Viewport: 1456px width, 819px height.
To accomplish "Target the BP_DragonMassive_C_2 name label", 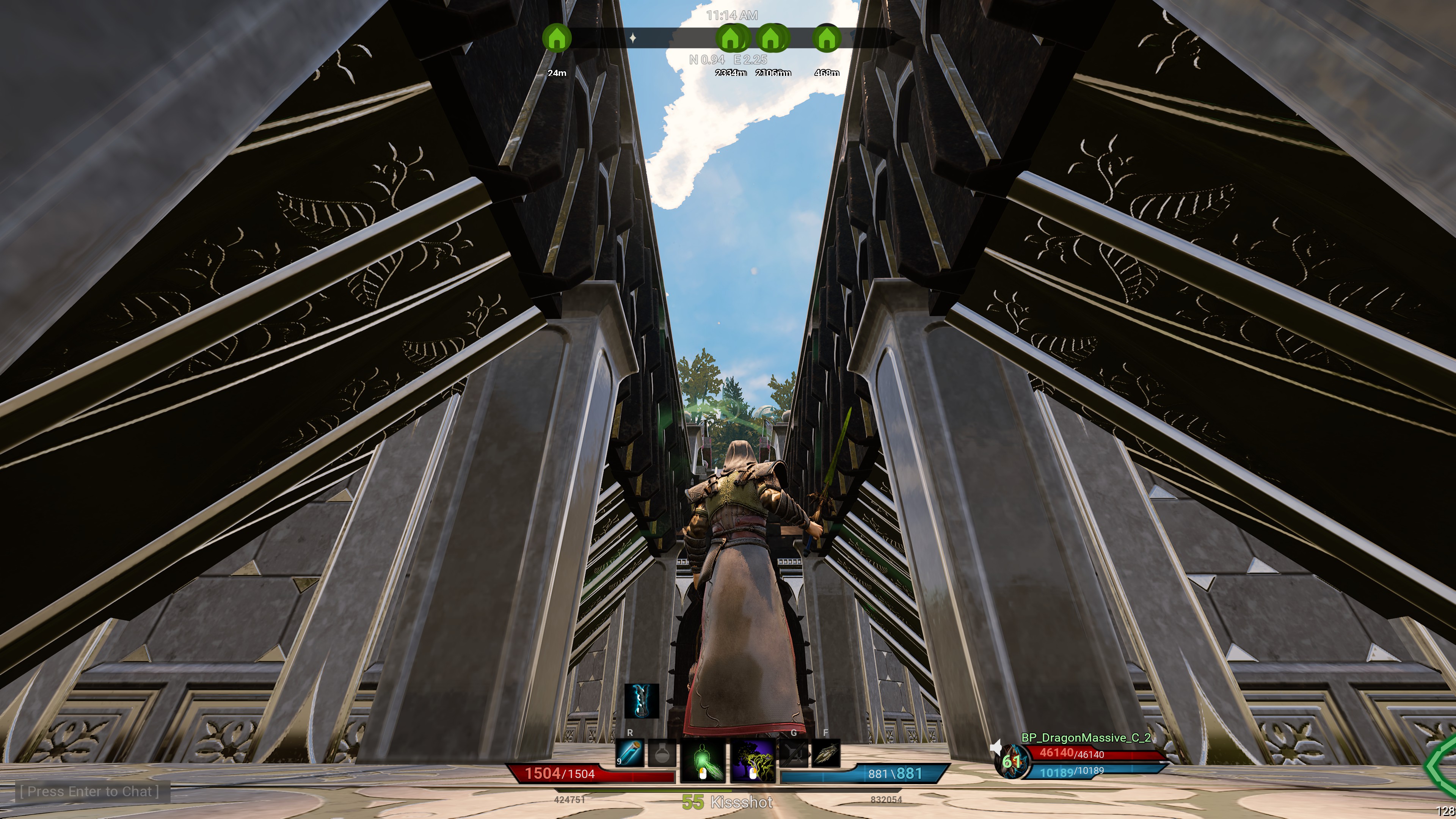I will click(1085, 738).
